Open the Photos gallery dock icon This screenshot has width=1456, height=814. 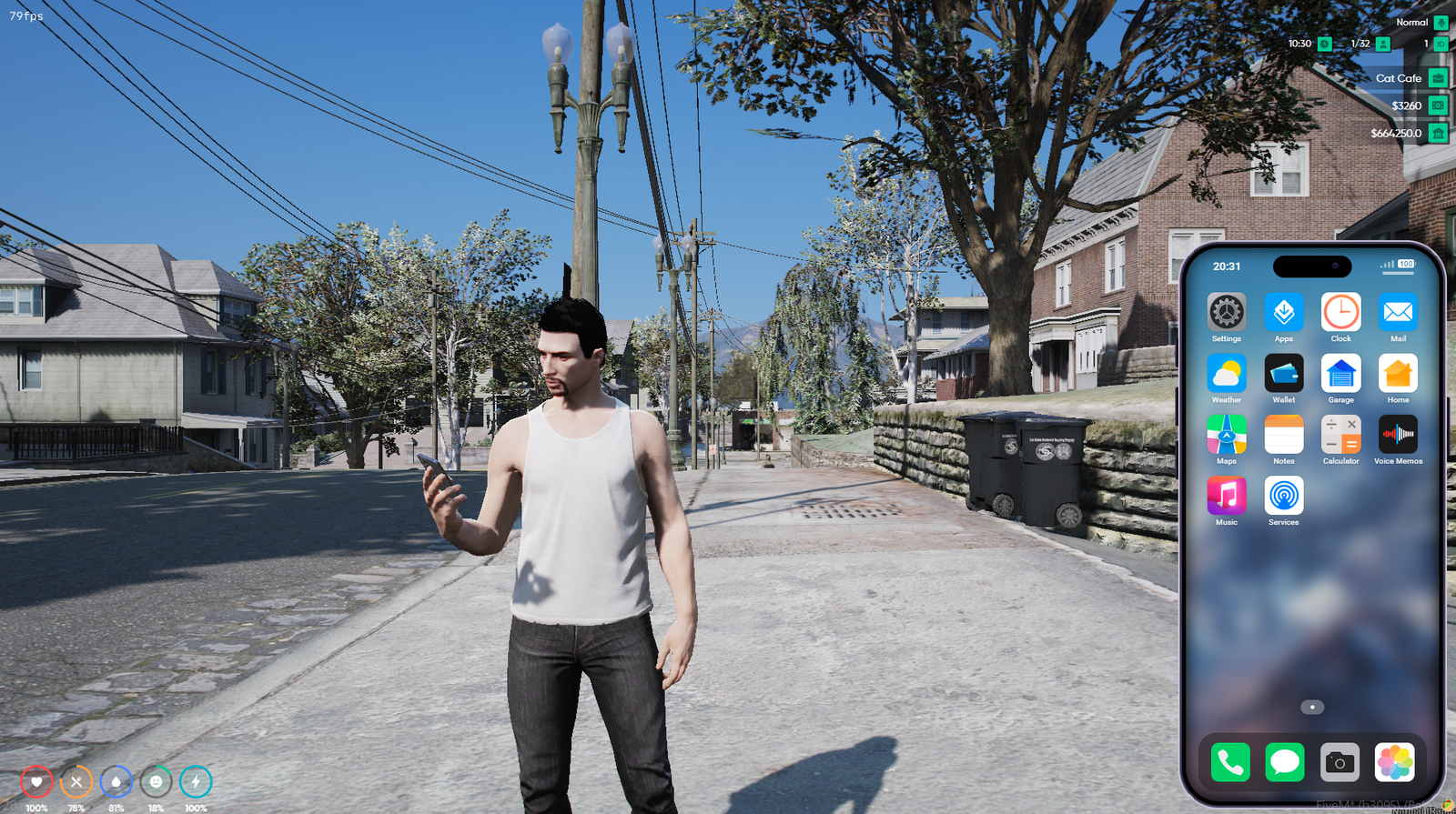point(1394,762)
